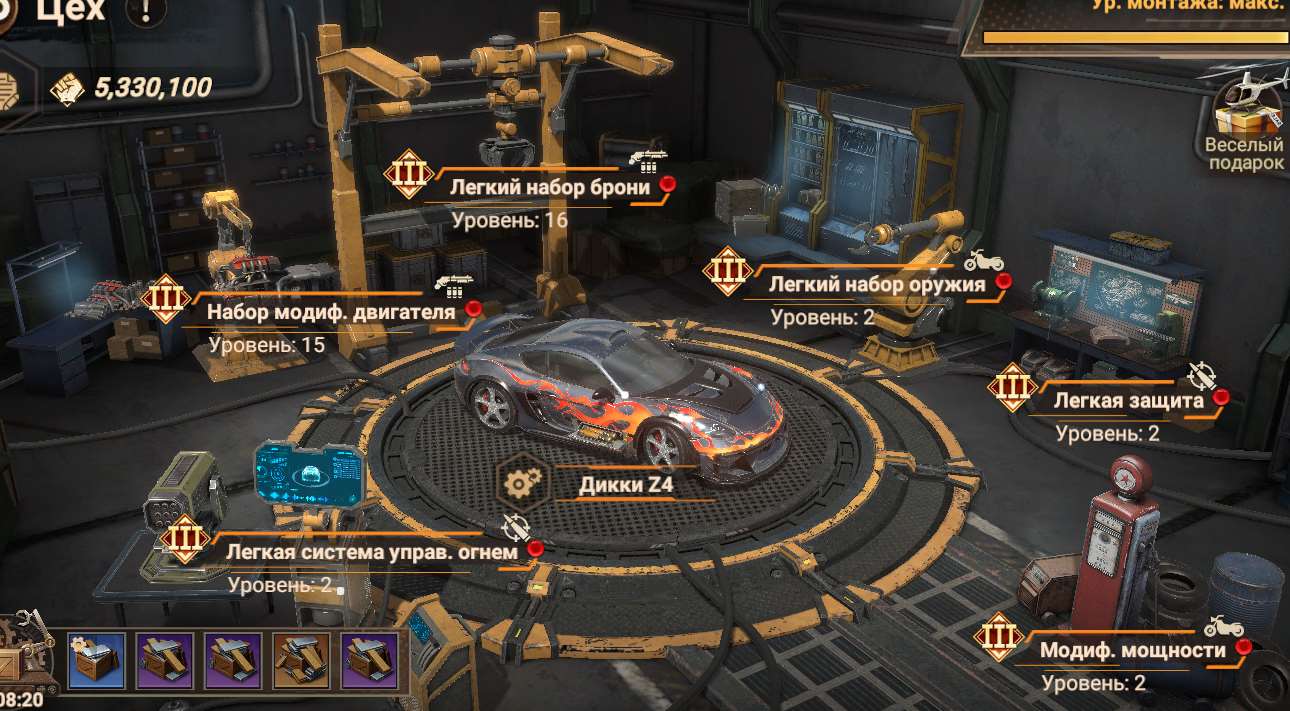Open the Легкий набор брони module

pos(549,187)
